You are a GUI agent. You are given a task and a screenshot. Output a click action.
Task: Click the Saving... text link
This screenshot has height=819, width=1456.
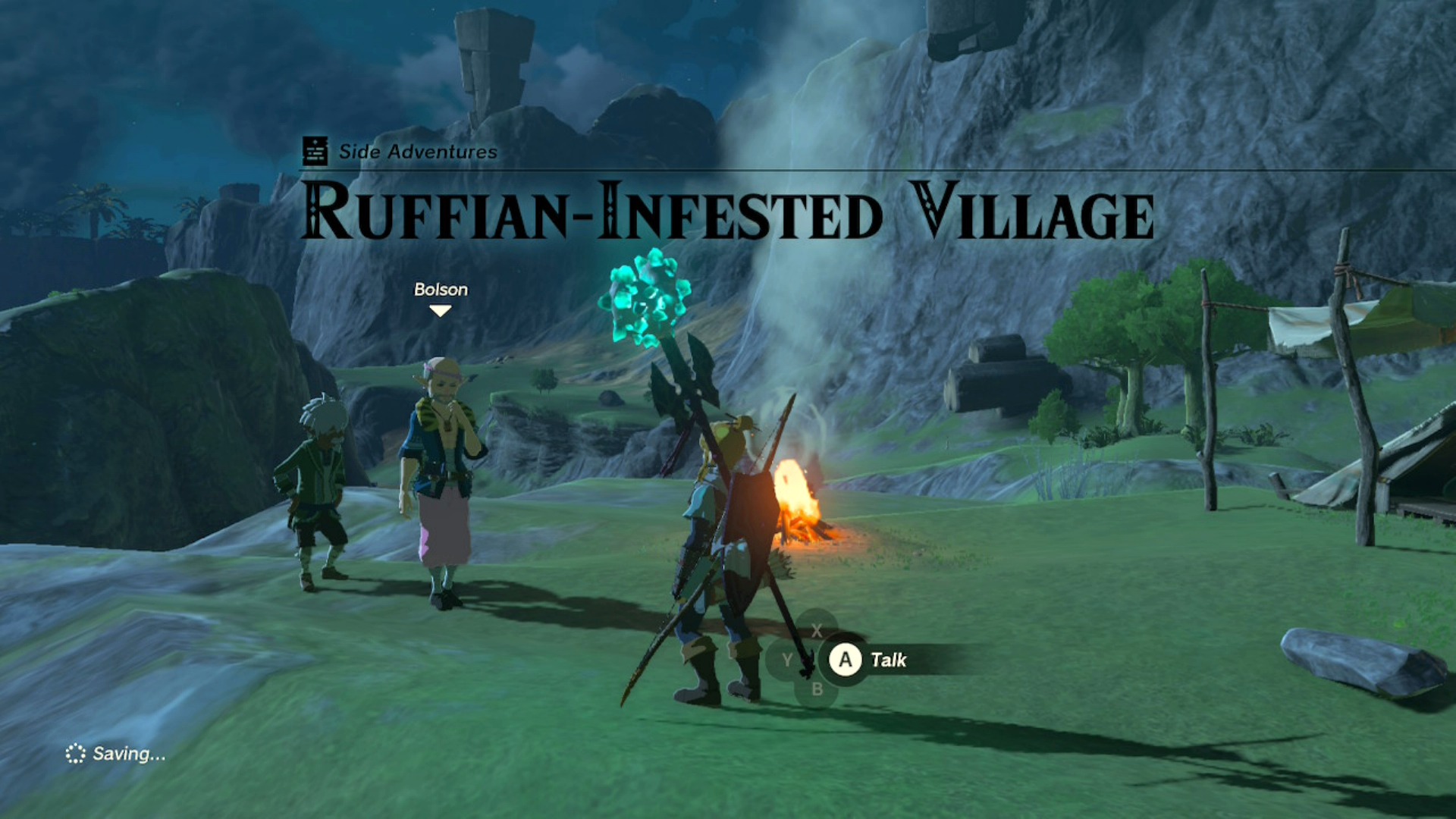[127, 755]
